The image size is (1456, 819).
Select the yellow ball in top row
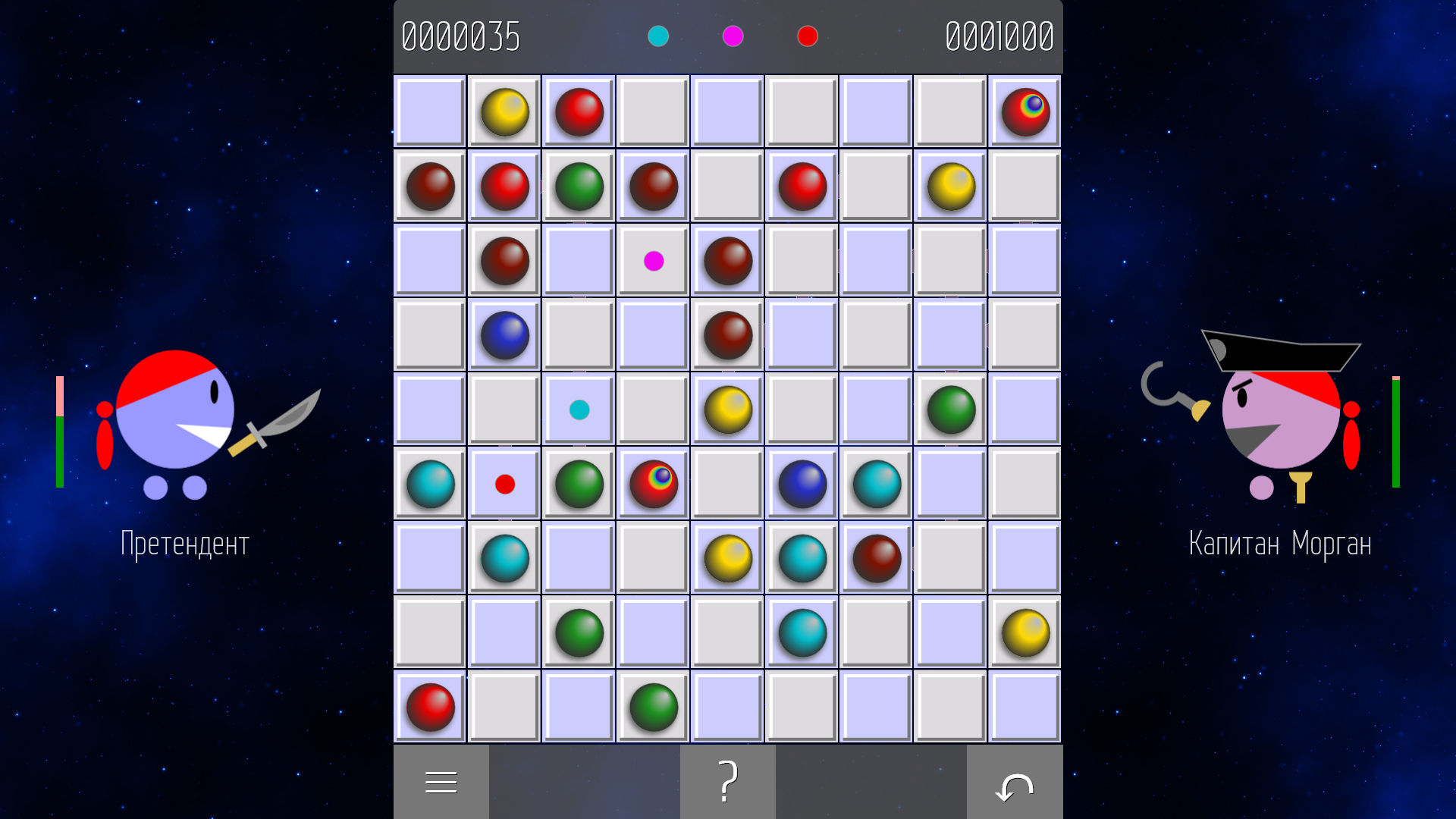(504, 112)
